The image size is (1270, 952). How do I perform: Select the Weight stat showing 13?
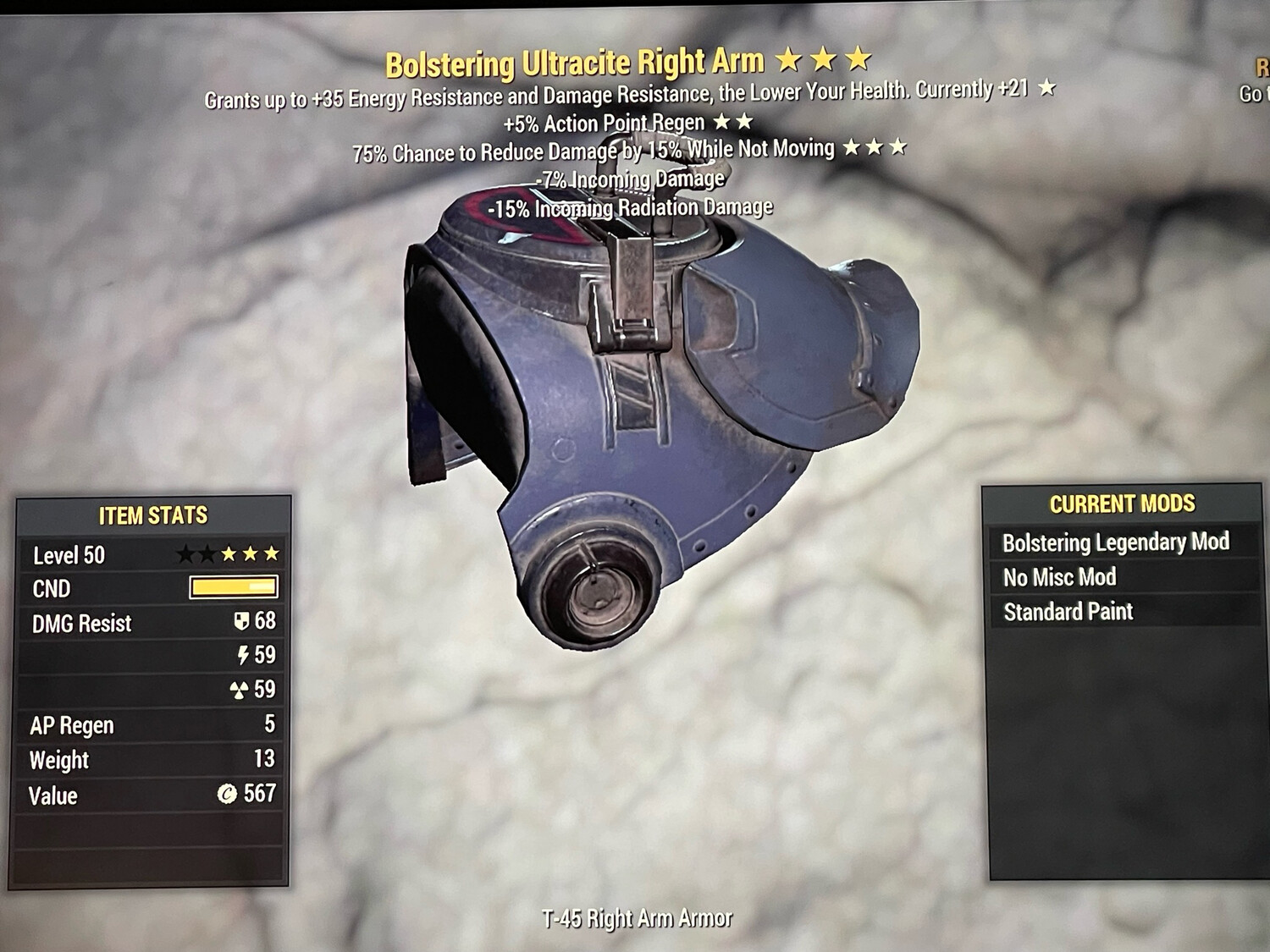coord(127,760)
